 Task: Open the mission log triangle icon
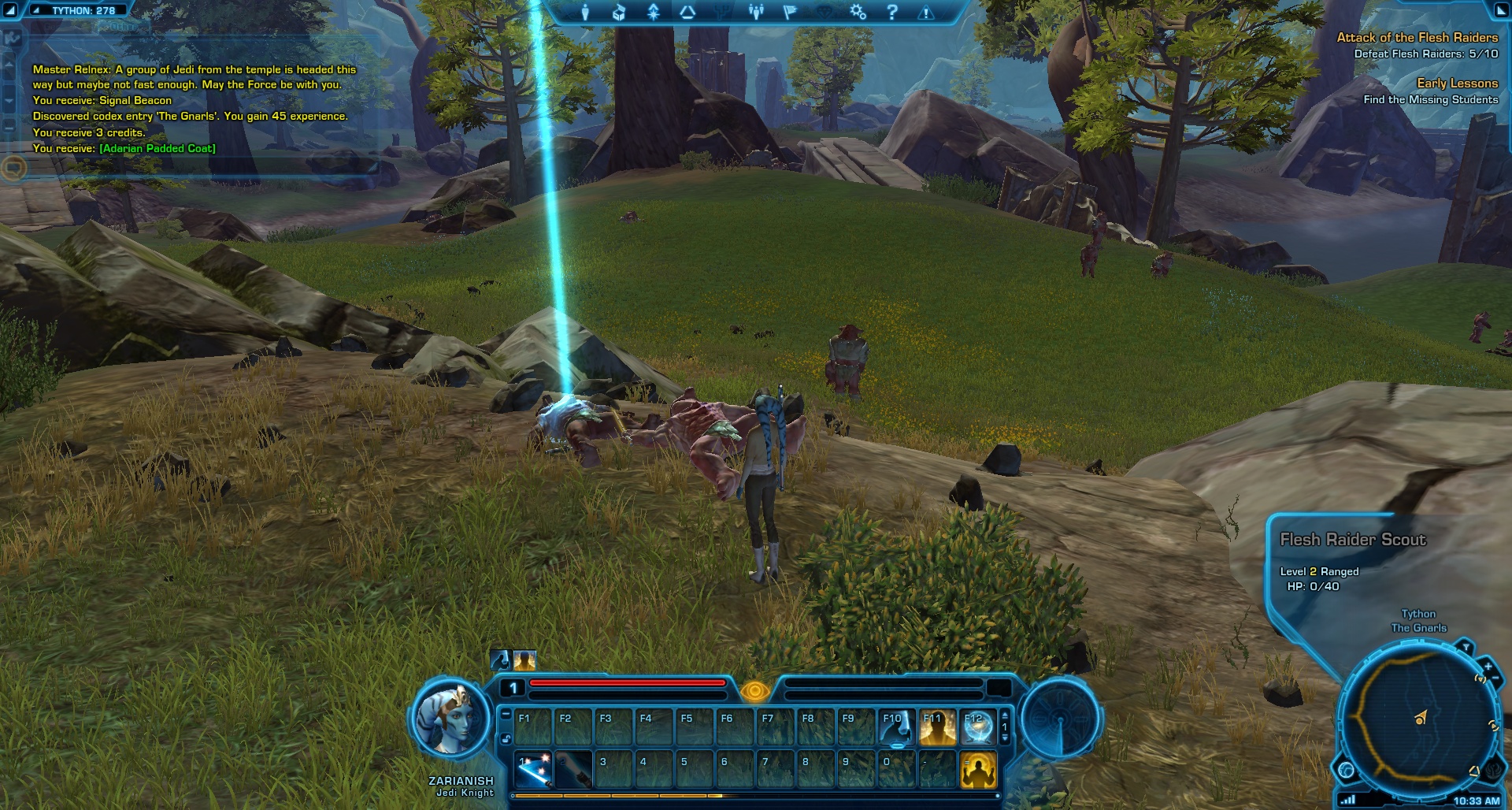click(687, 13)
